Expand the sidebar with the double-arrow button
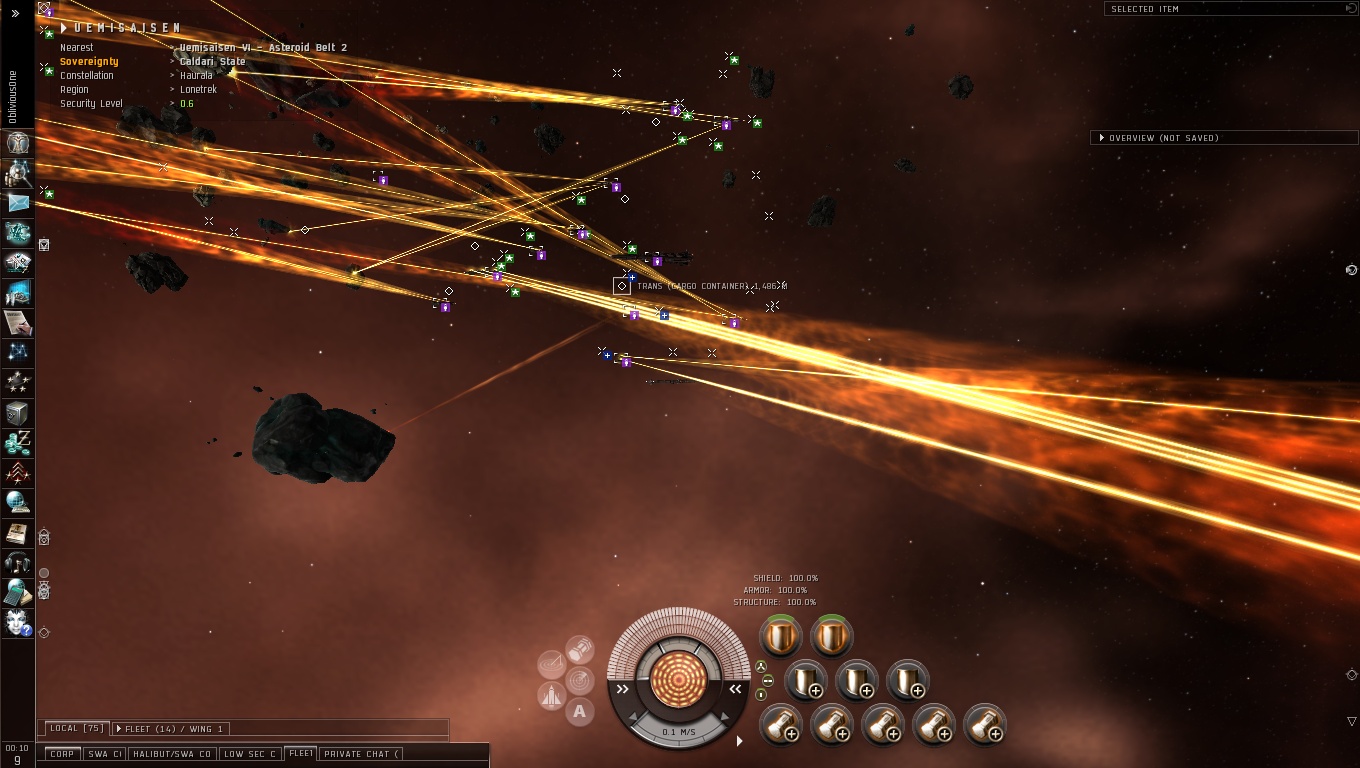The image size is (1360, 768). 15,14
